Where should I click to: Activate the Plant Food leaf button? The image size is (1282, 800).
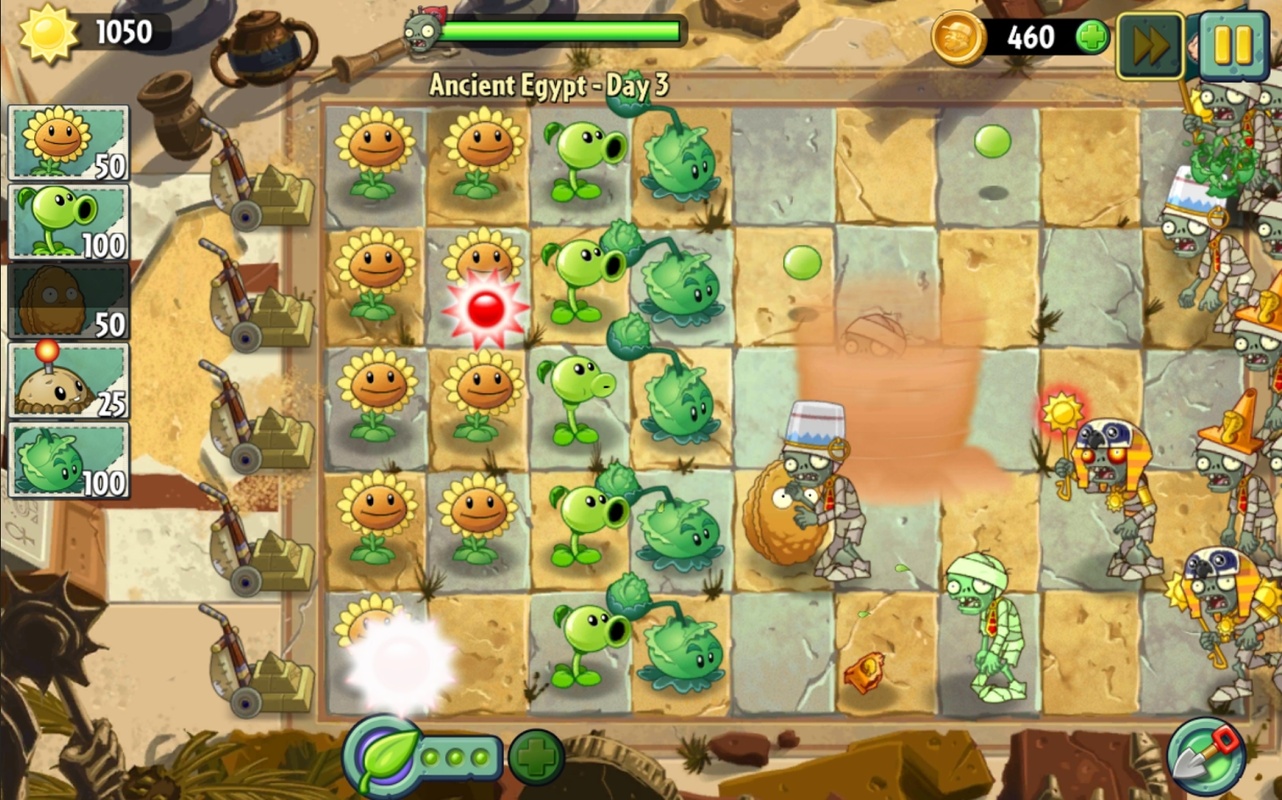(x=381, y=757)
